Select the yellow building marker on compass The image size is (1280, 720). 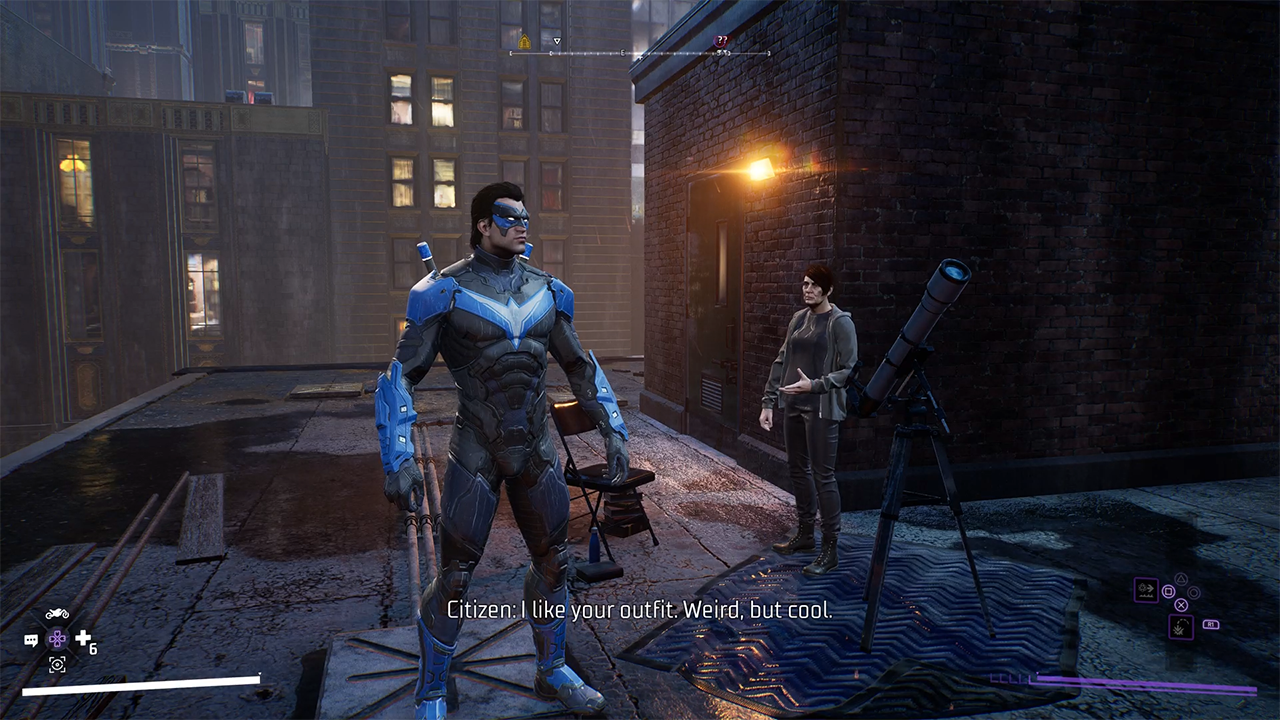(524, 42)
